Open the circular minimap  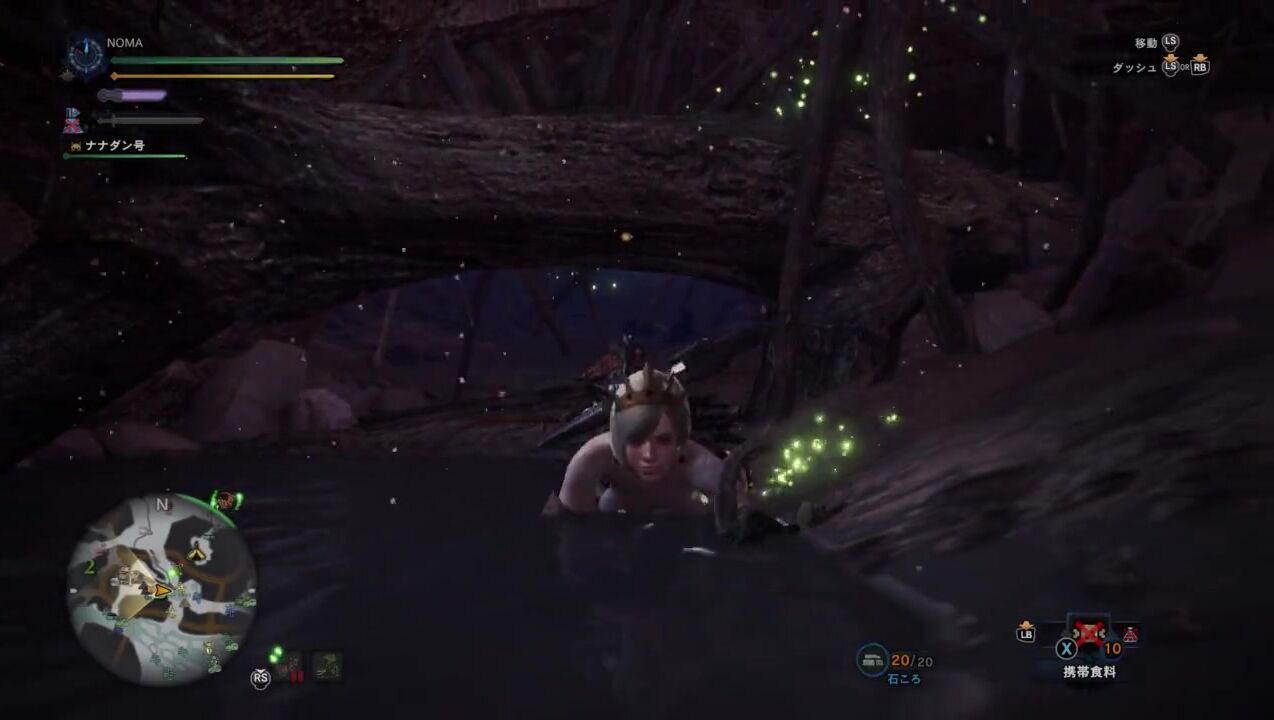point(161,589)
